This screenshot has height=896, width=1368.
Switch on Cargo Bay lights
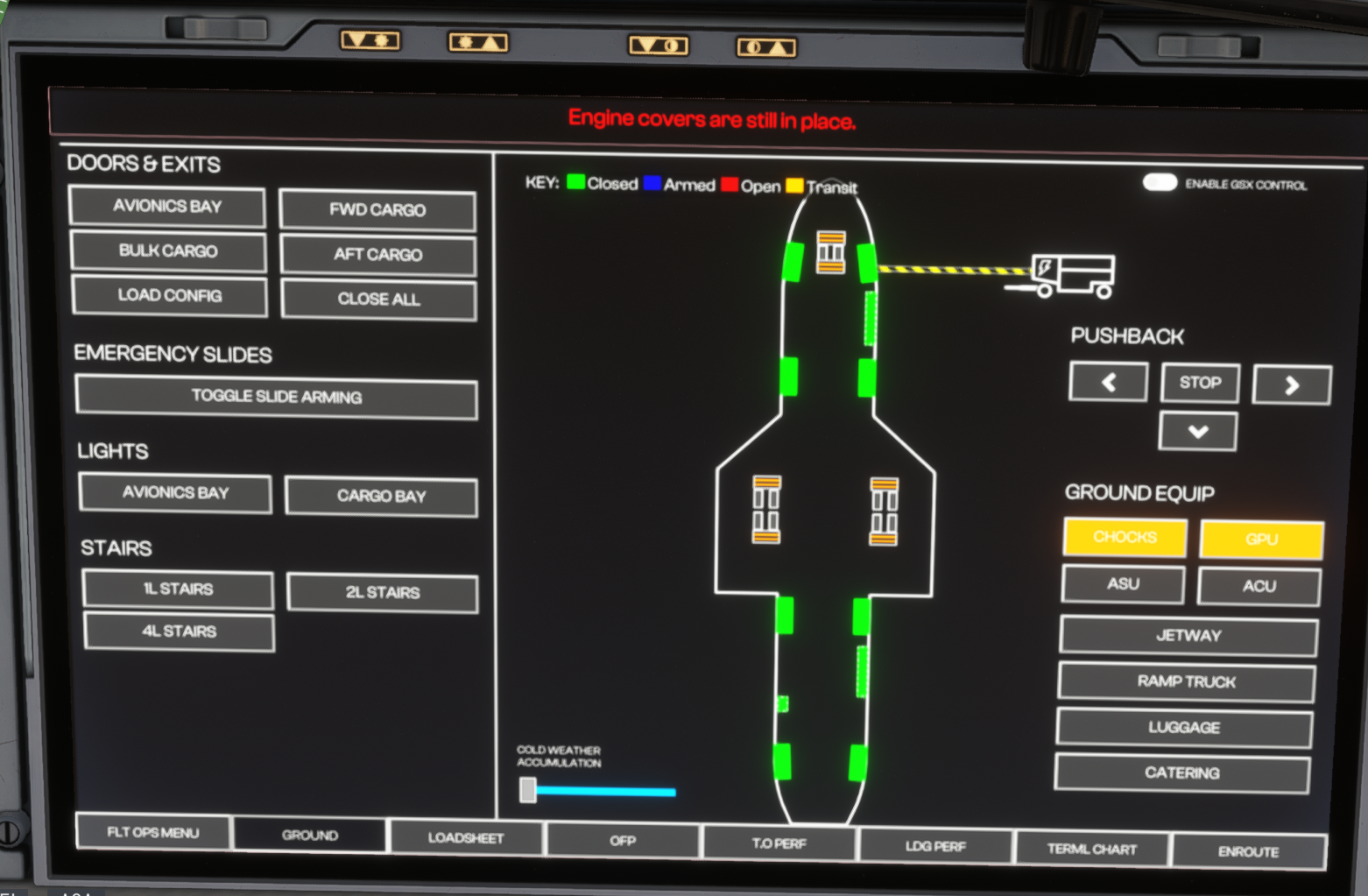[x=381, y=497]
